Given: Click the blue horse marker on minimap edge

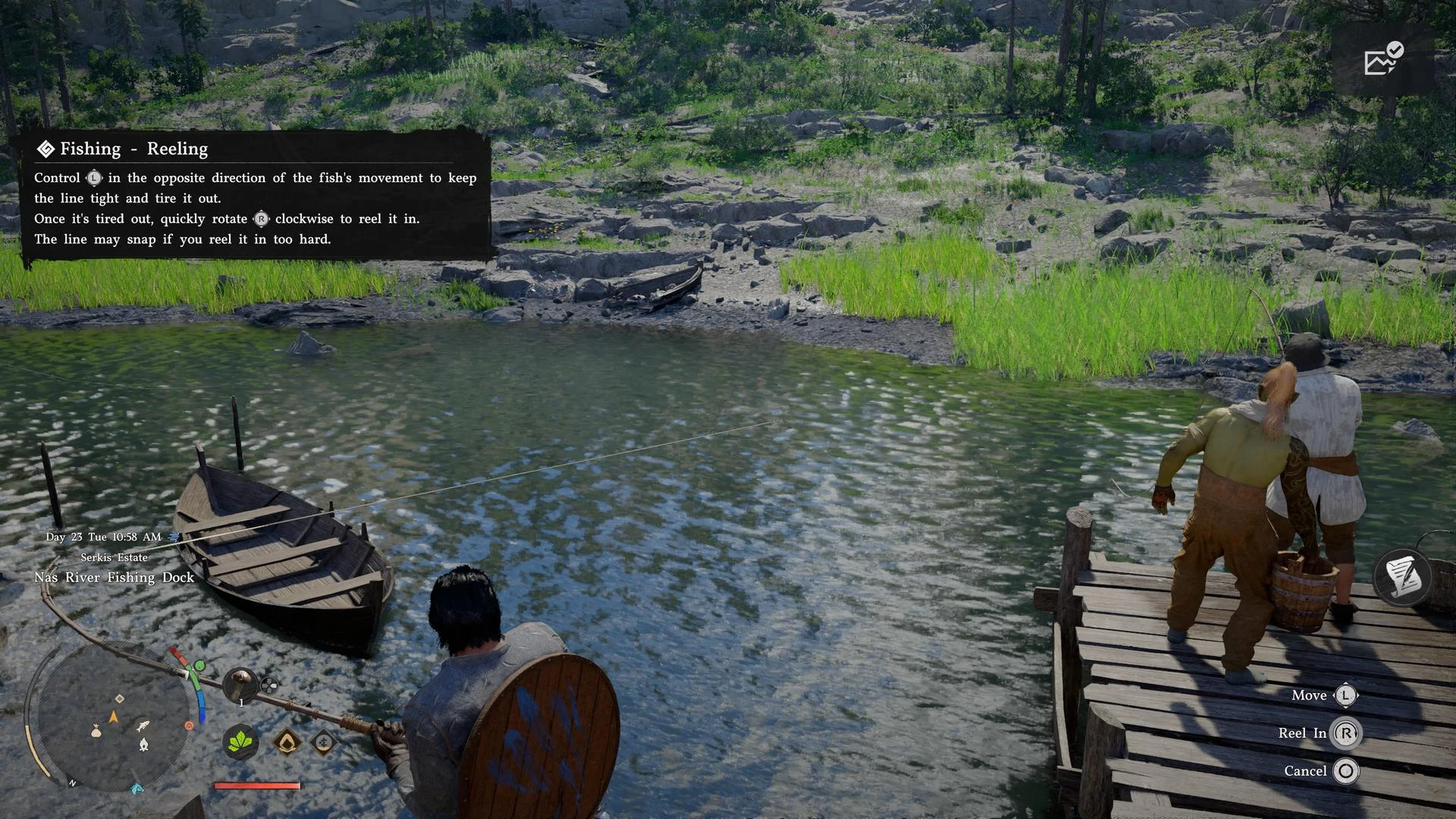Looking at the screenshot, I should [136, 789].
